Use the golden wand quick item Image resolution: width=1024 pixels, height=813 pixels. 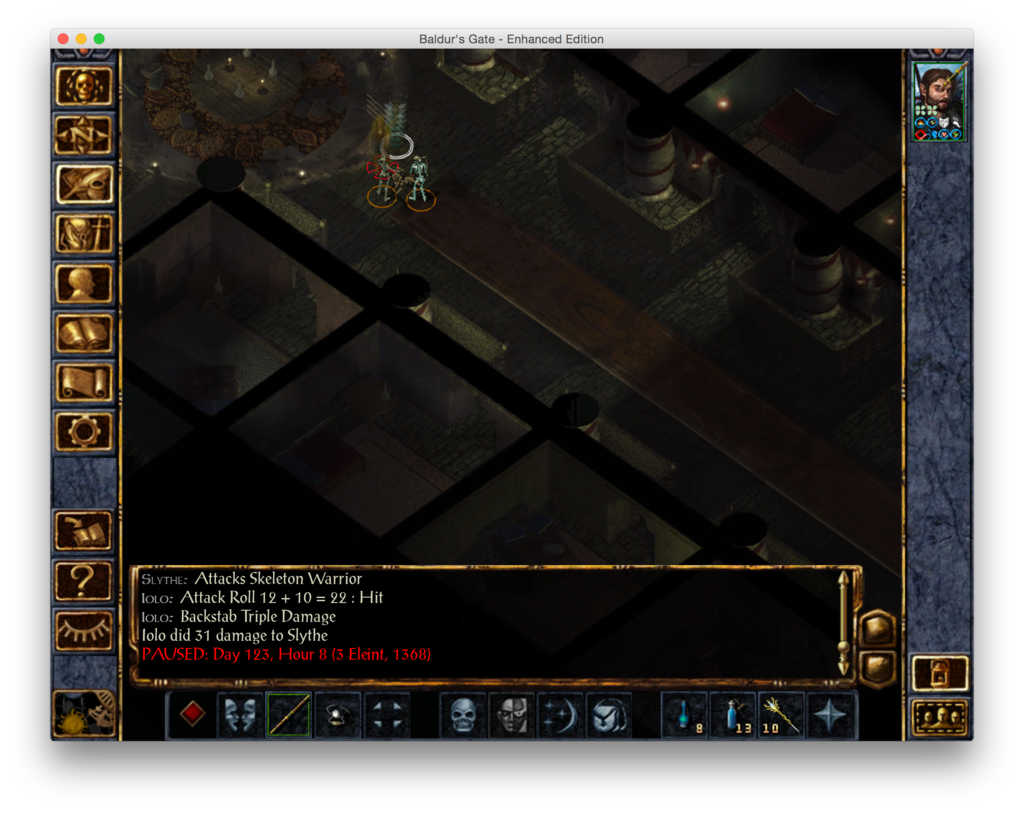click(782, 715)
